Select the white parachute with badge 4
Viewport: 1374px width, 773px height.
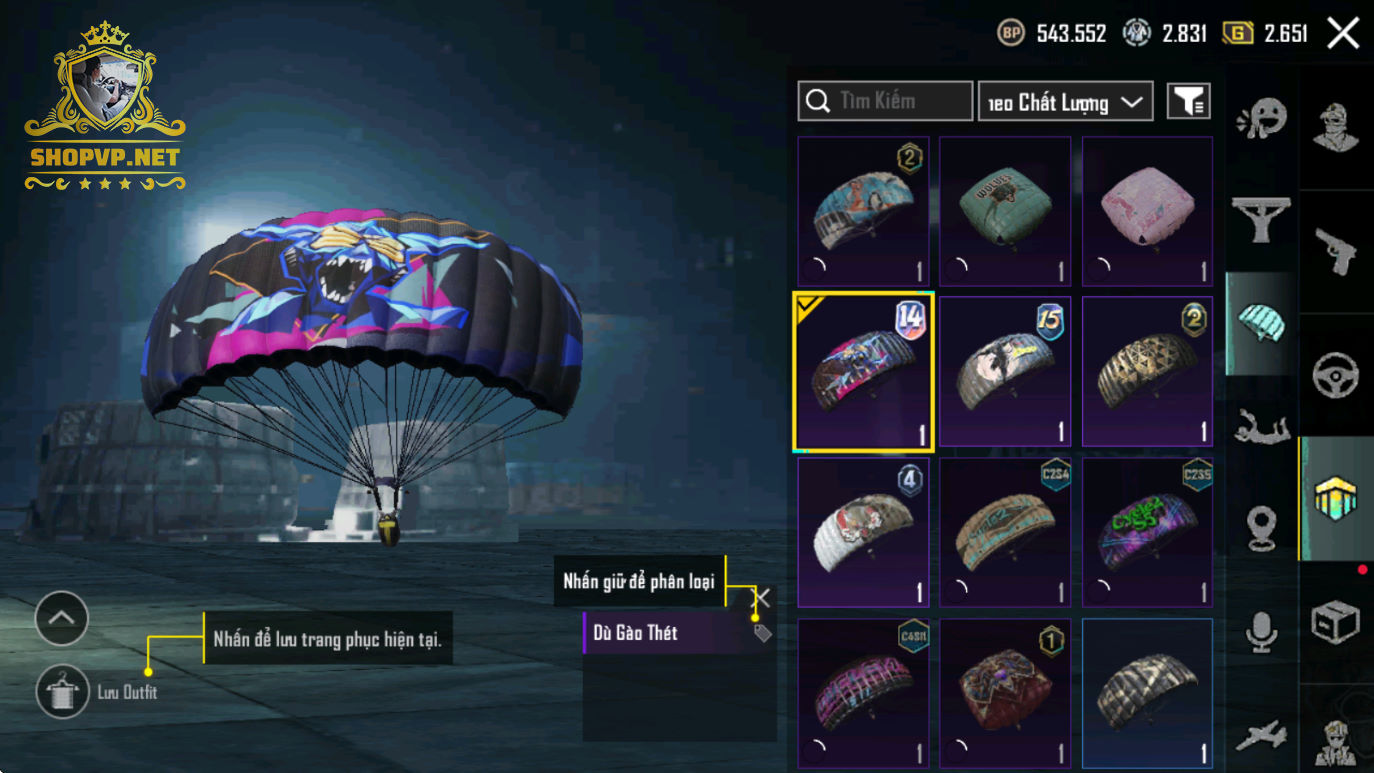862,532
